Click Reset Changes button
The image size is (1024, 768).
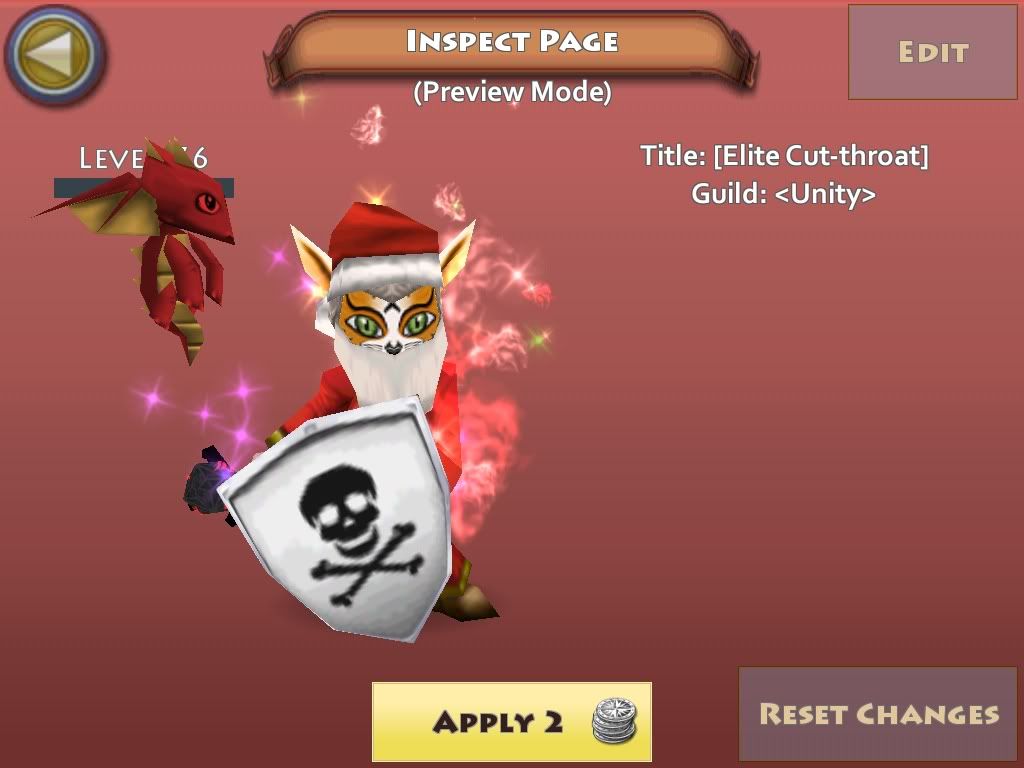879,714
